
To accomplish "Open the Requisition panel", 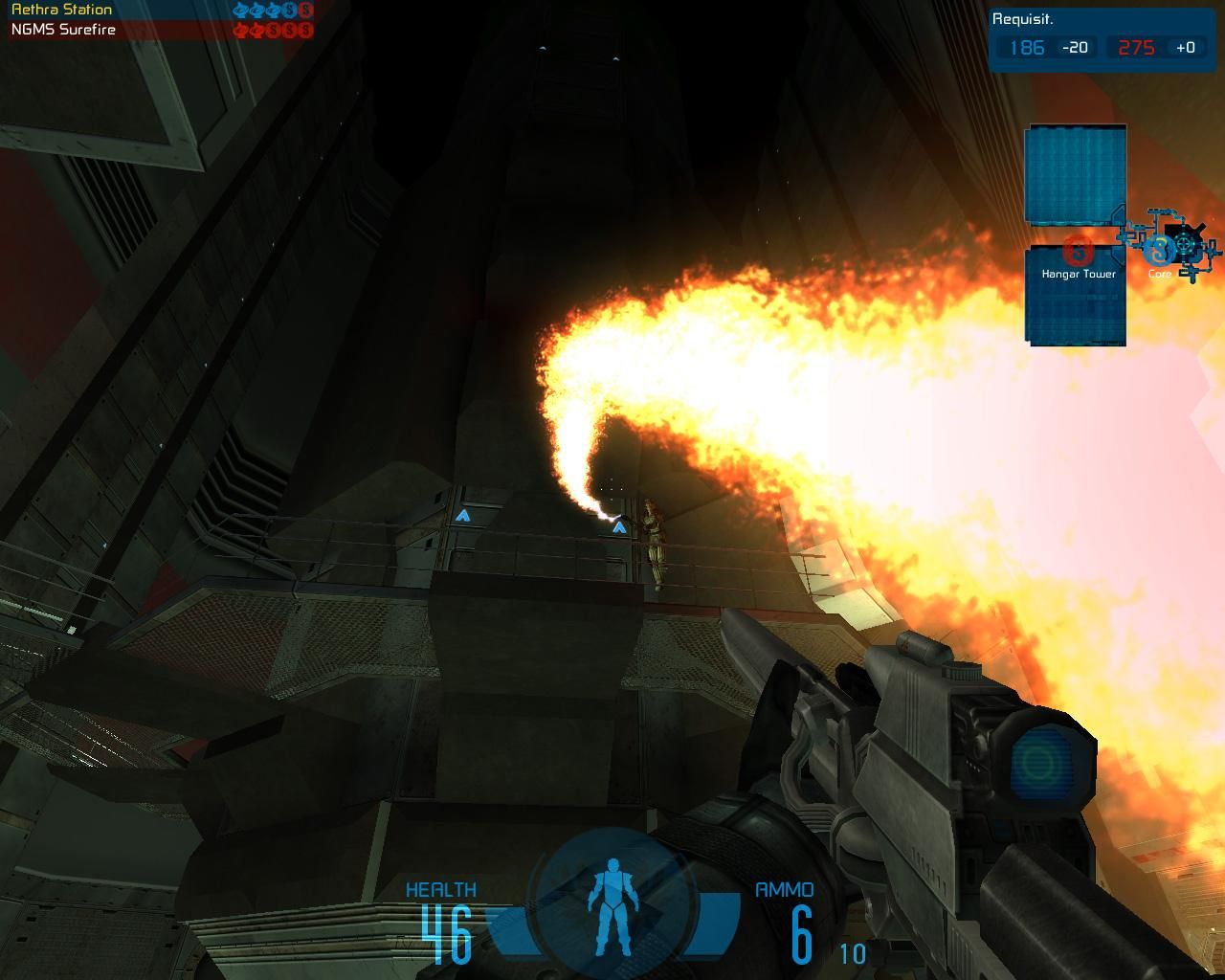I will (x=1022, y=19).
